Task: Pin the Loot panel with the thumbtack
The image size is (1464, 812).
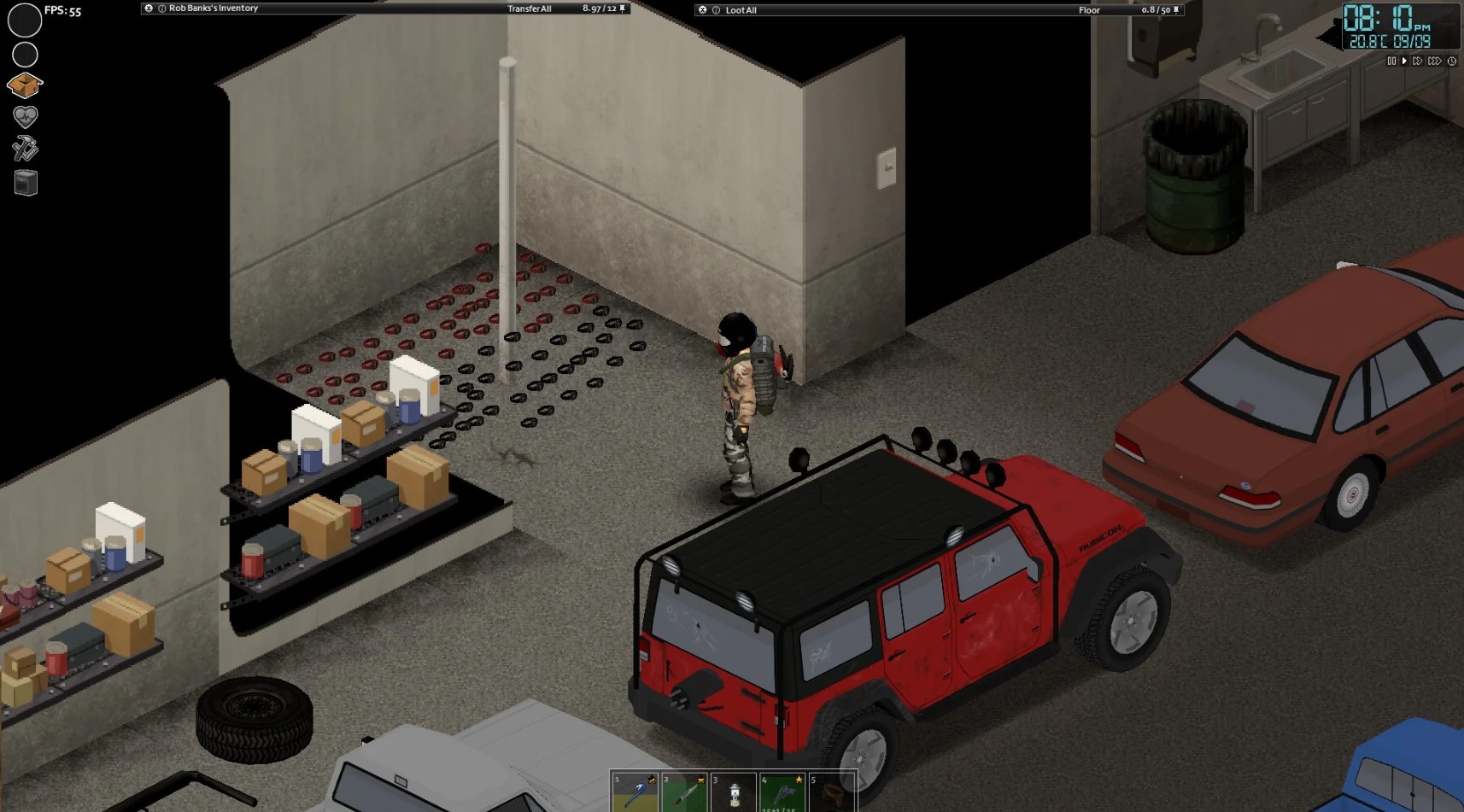Action: pyautogui.click(x=1176, y=10)
